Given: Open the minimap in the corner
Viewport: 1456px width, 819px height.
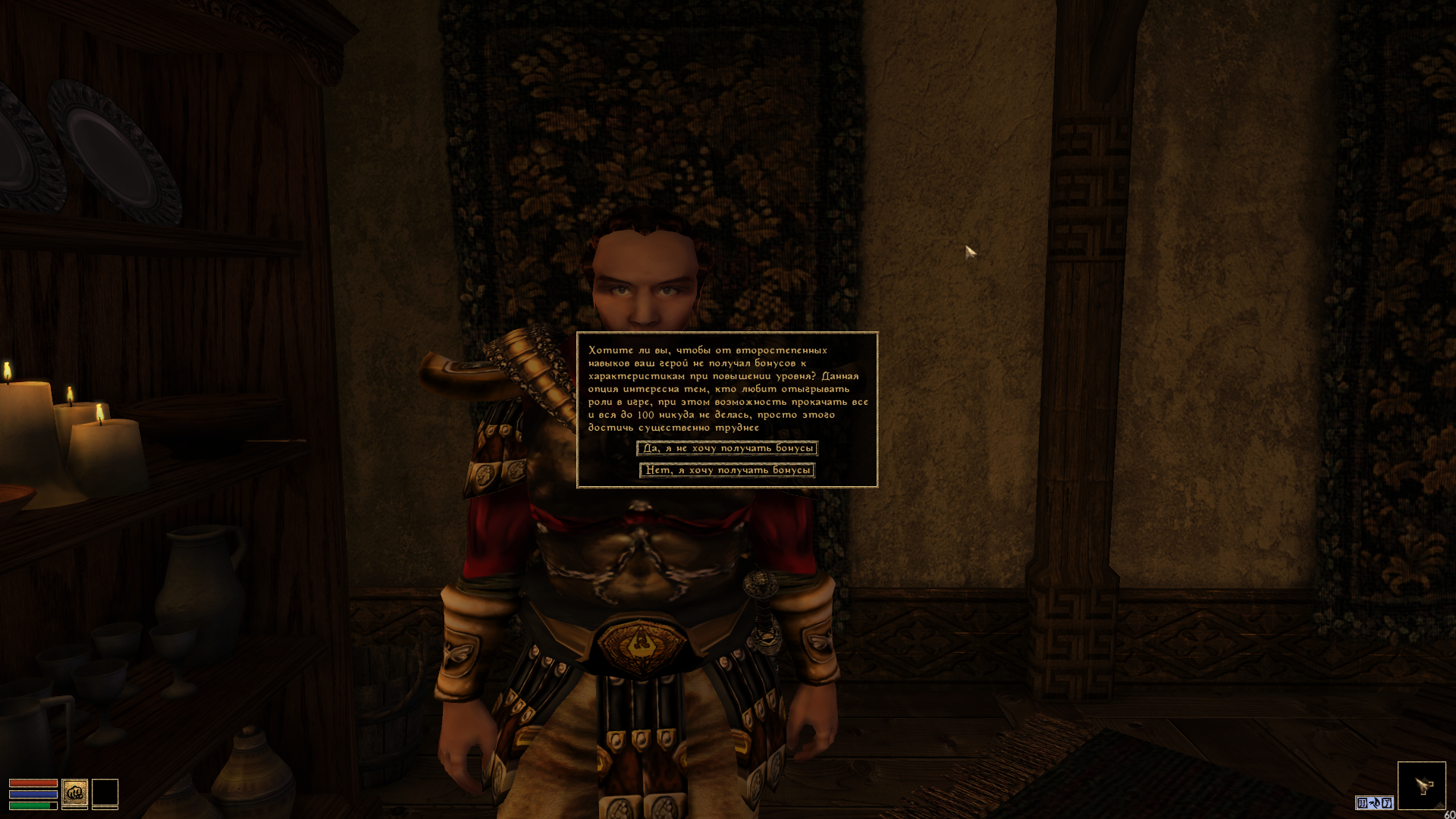Looking at the screenshot, I should coord(1421,786).
